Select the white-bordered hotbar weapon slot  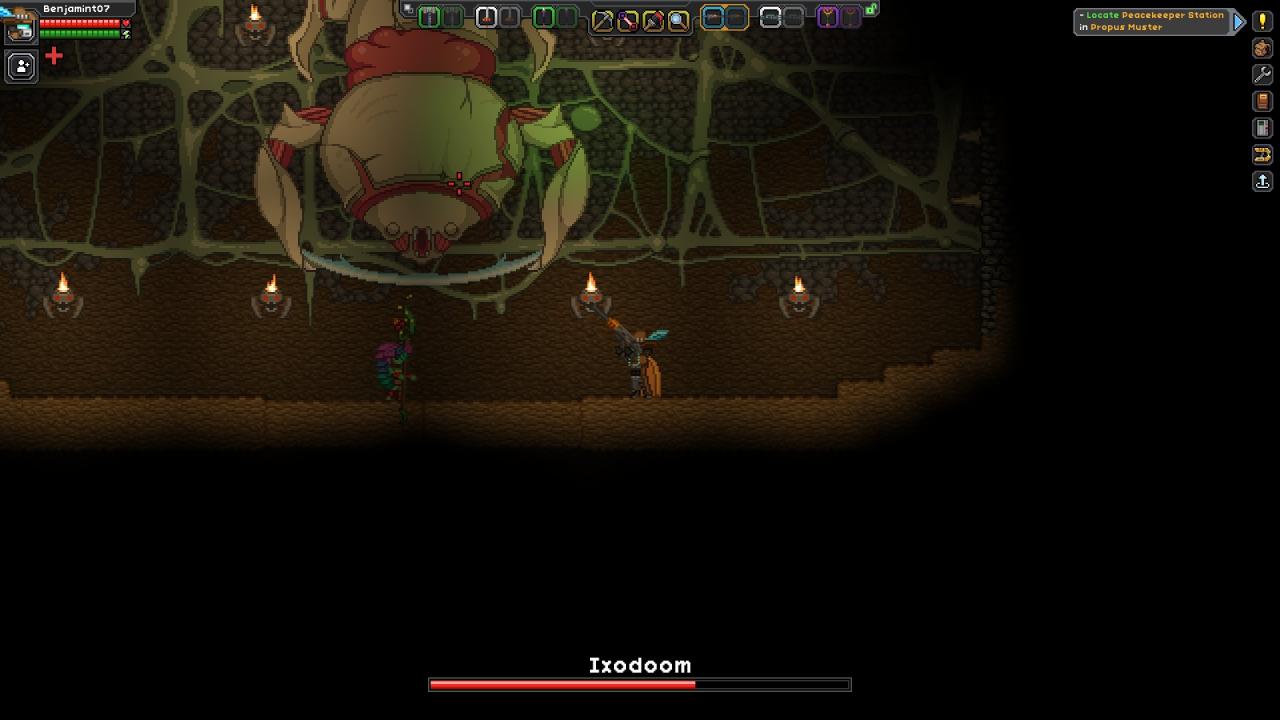coord(486,17)
